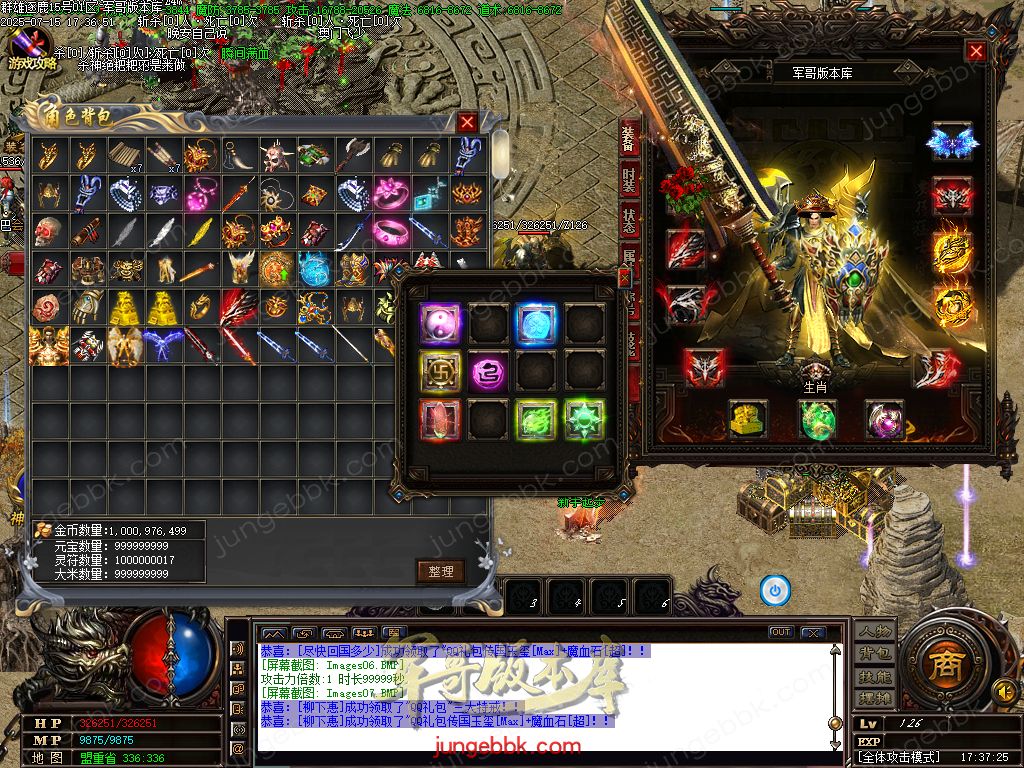Select the purple yin-yang rune slot
Image resolution: width=1024 pixels, height=768 pixels.
440,323
